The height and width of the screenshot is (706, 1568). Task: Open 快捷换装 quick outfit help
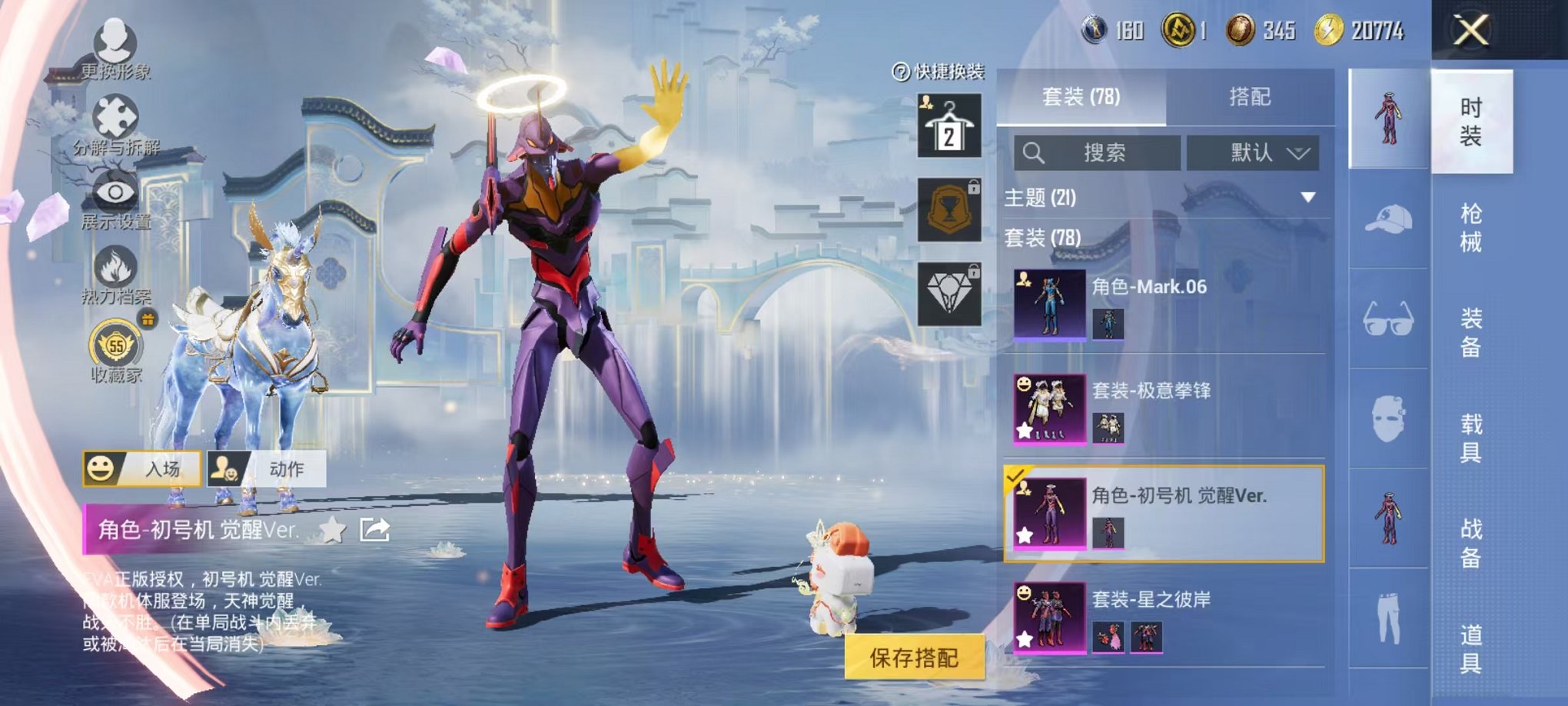coord(938,72)
